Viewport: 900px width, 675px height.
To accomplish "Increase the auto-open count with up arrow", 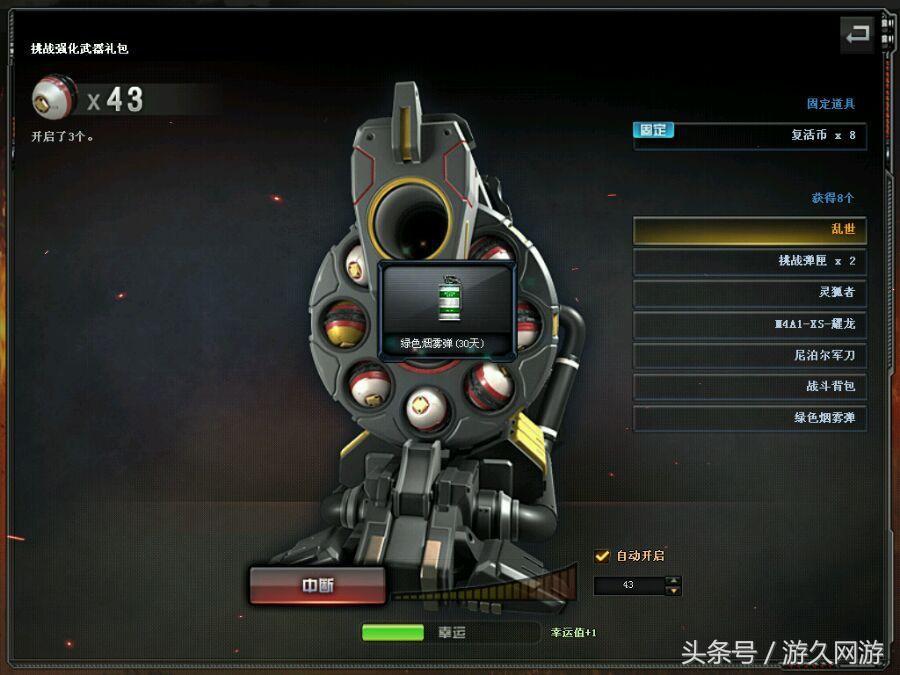I will [674, 580].
